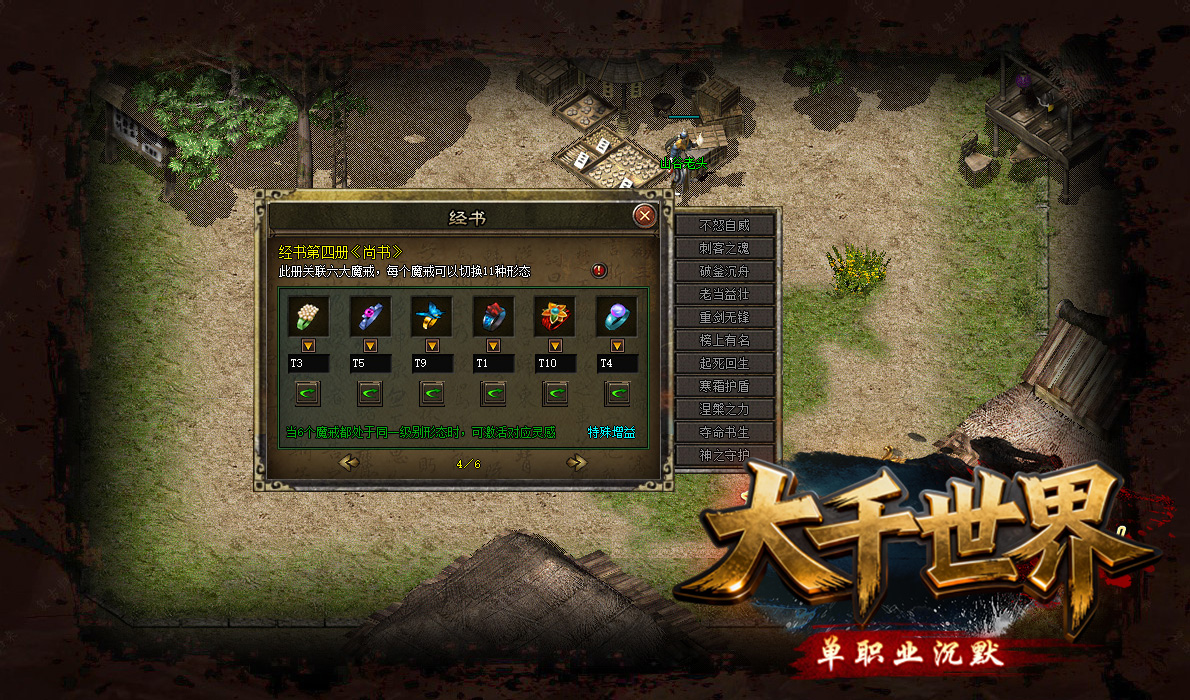The image size is (1190, 700).
Task: Open the dropdown arrow above T10
Action: coord(555,345)
